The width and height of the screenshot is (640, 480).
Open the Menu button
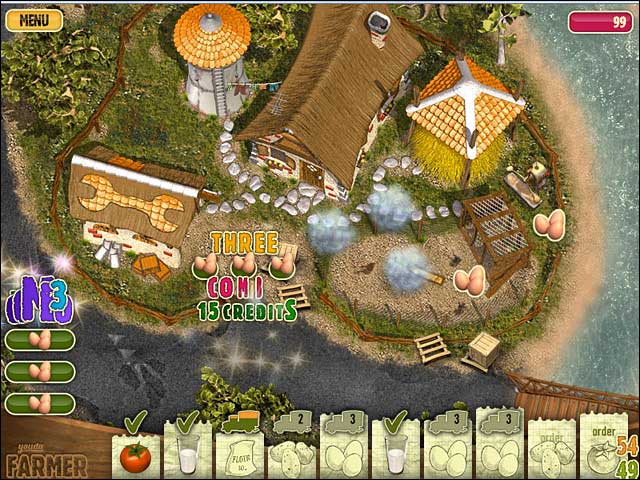click(x=34, y=19)
